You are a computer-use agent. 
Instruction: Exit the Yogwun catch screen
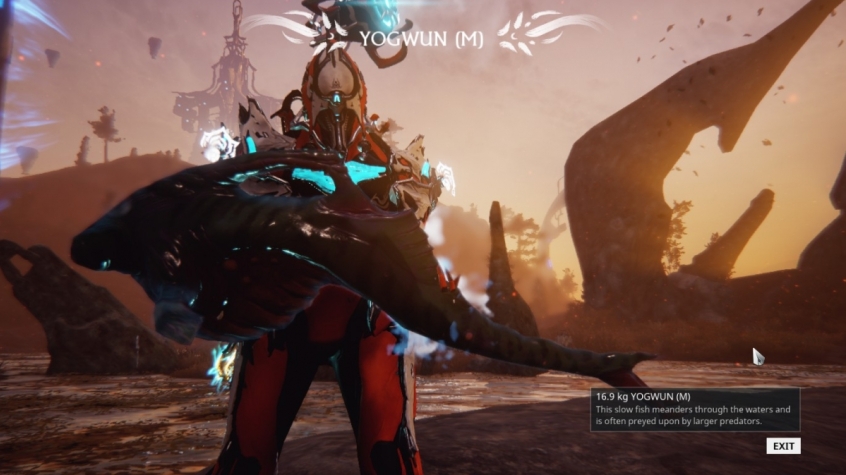coord(783,446)
